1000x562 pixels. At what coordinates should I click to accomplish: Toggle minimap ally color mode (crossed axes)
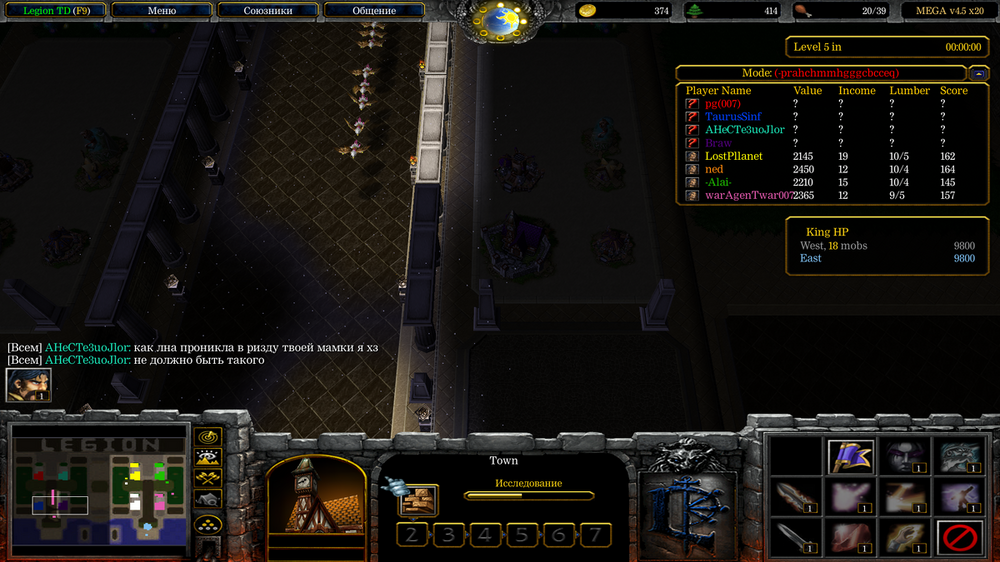point(208,479)
